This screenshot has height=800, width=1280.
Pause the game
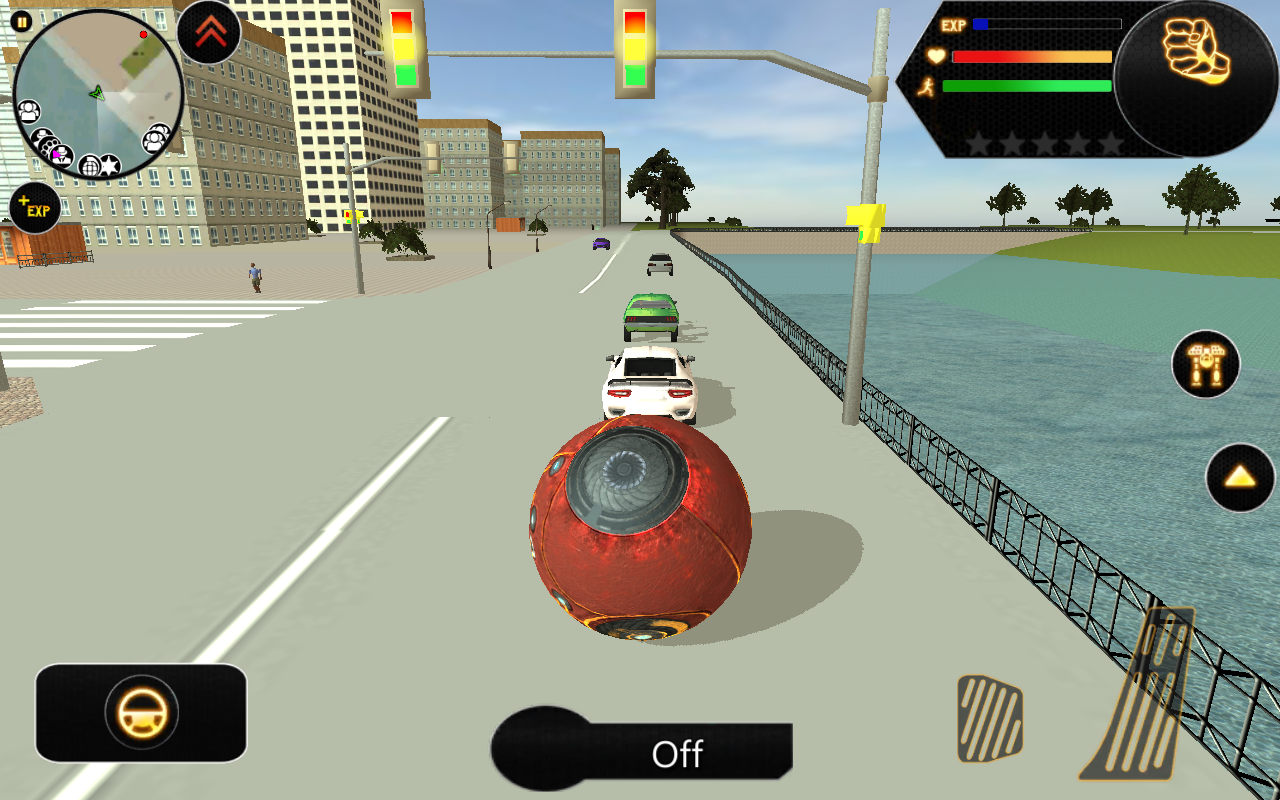pos(21,19)
